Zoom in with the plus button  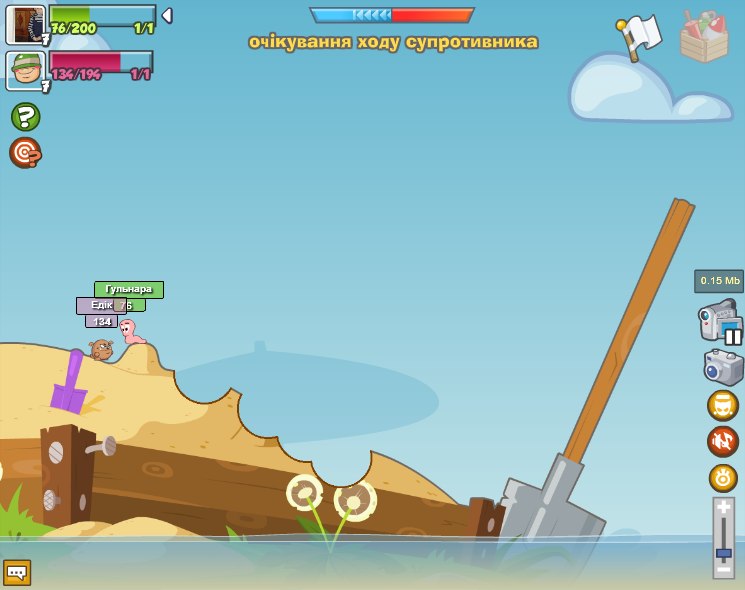(723, 509)
